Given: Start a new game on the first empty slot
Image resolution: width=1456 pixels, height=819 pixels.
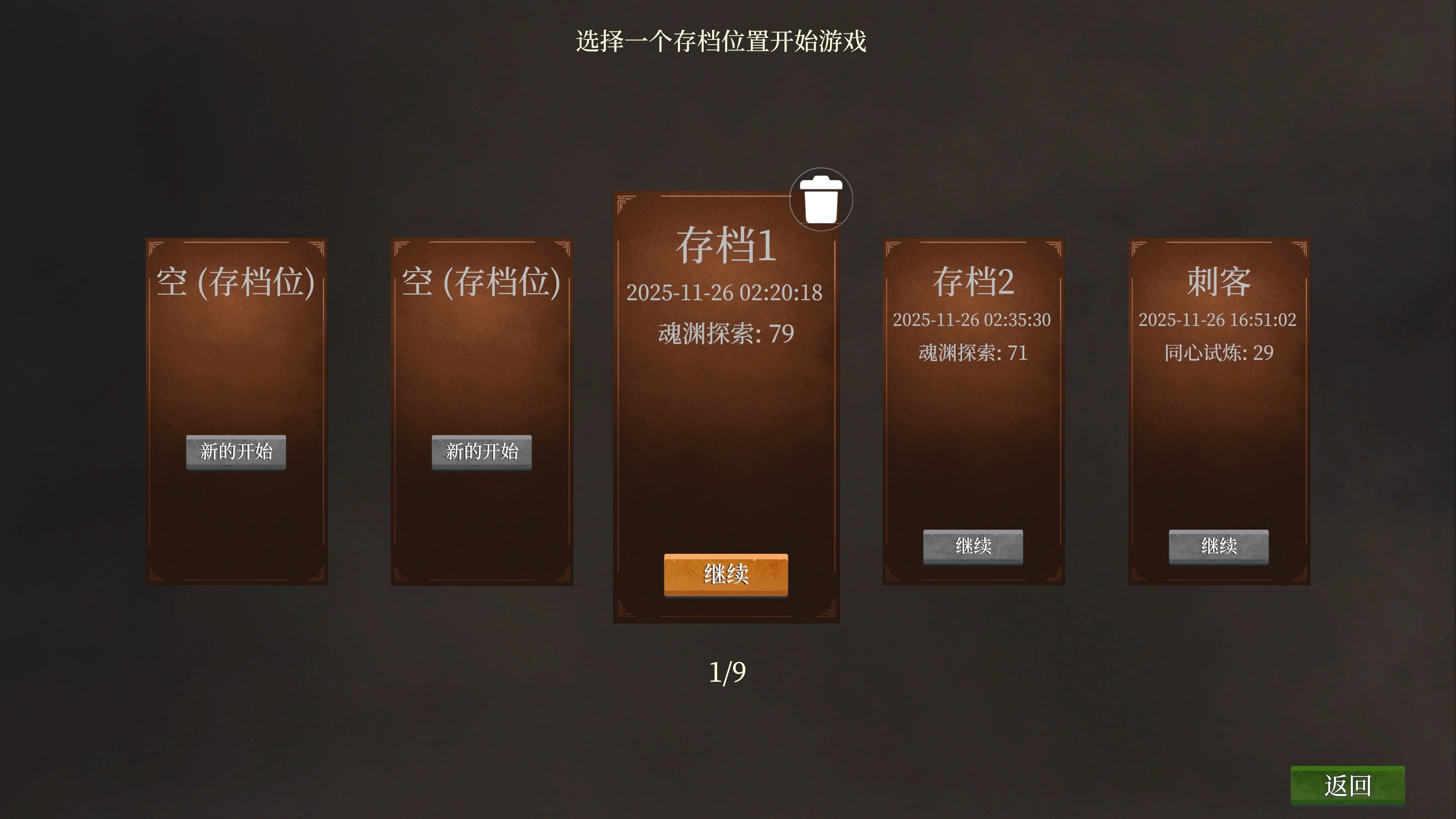Looking at the screenshot, I should coord(236,452).
